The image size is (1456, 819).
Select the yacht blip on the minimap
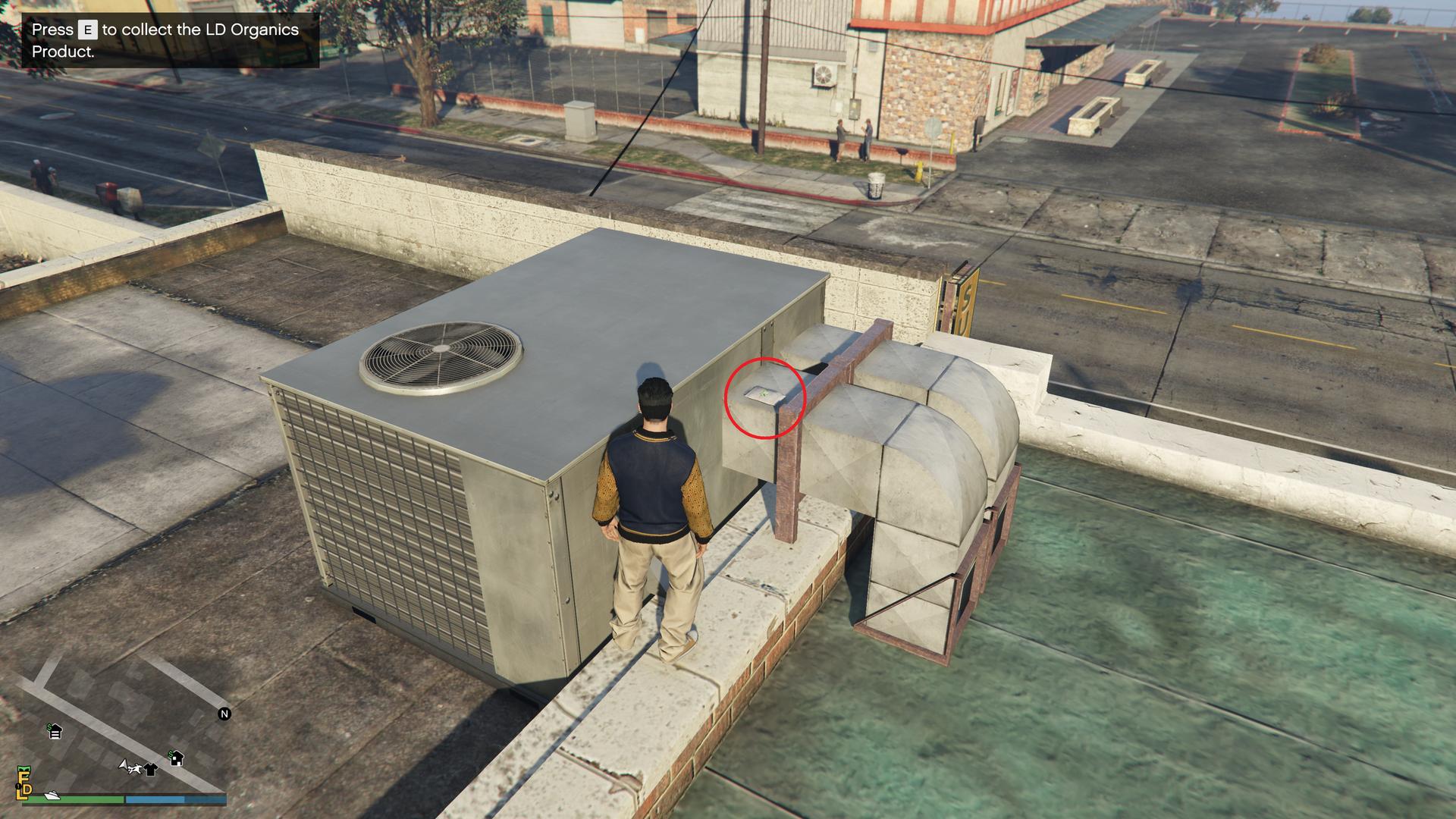[52, 795]
